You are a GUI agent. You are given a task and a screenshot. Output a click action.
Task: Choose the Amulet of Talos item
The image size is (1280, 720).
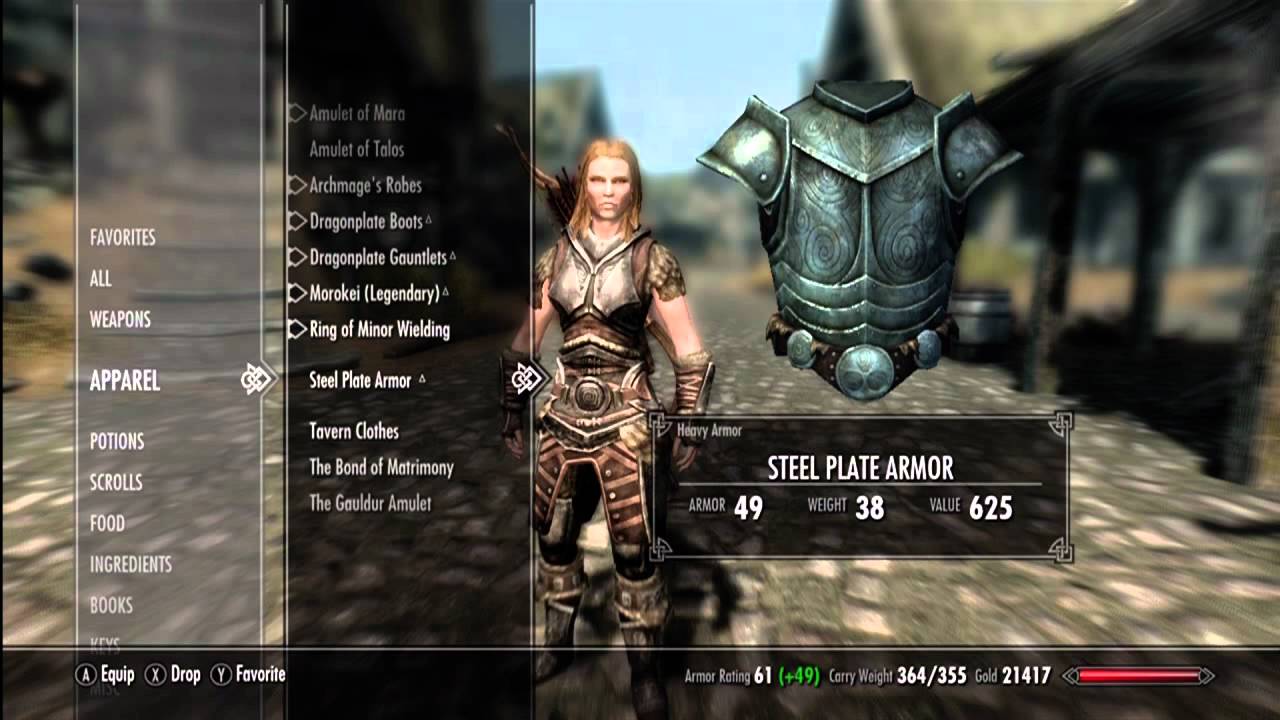357,150
